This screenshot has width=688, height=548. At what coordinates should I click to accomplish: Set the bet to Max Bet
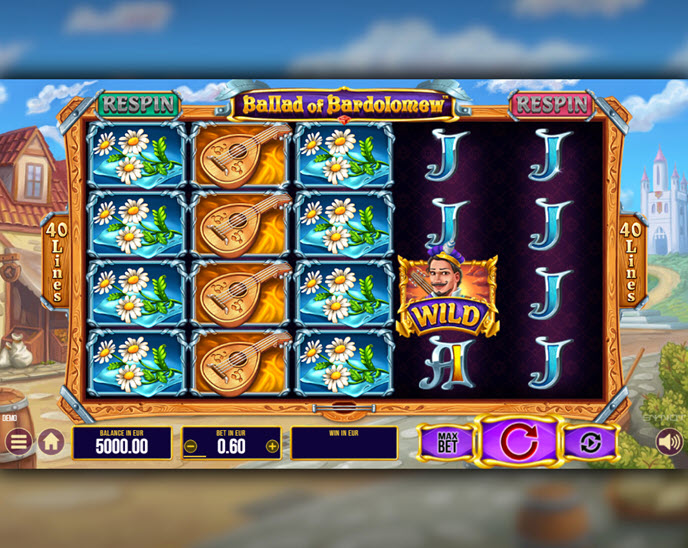click(445, 442)
